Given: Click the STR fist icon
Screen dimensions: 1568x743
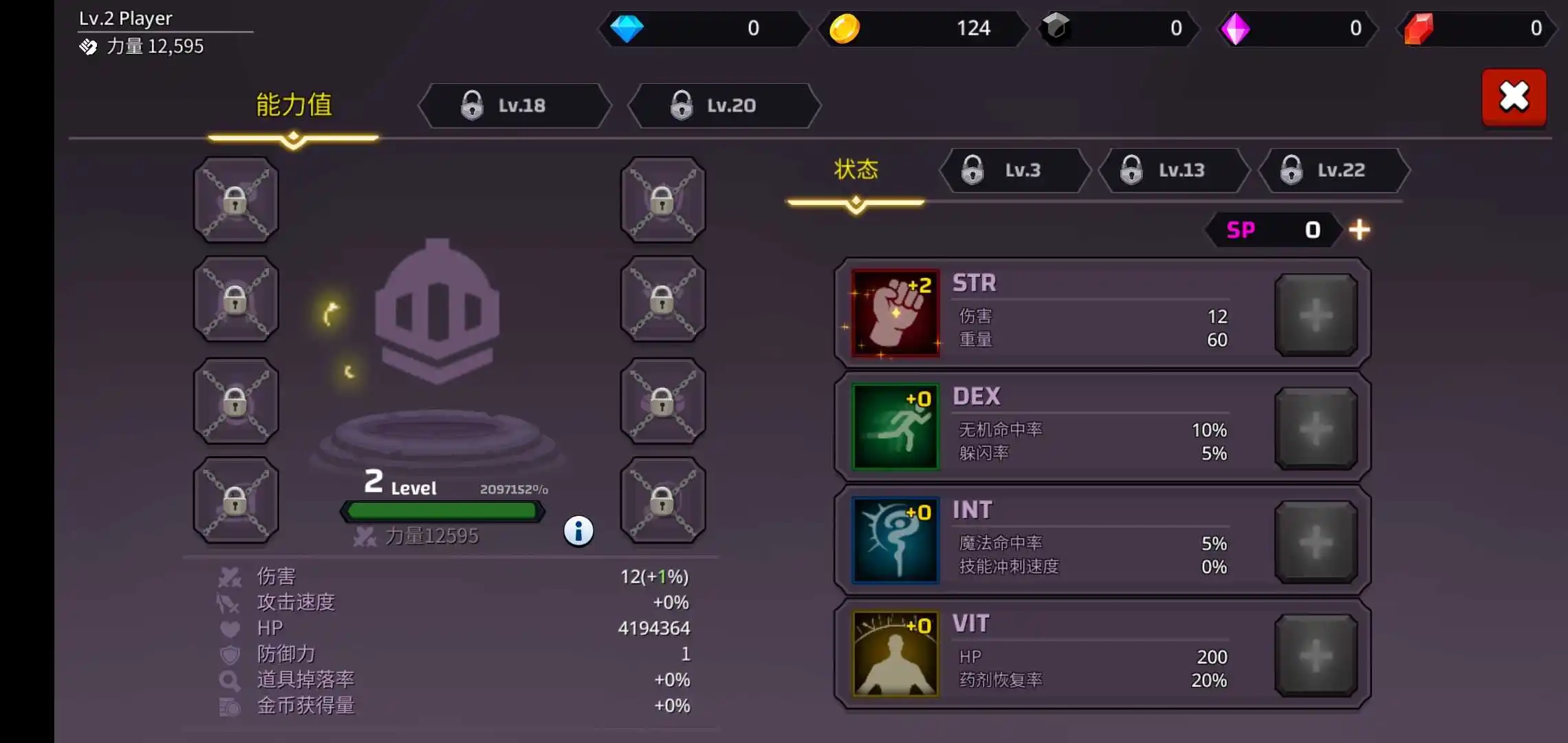Looking at the screenshot, I should click(895, 314).
